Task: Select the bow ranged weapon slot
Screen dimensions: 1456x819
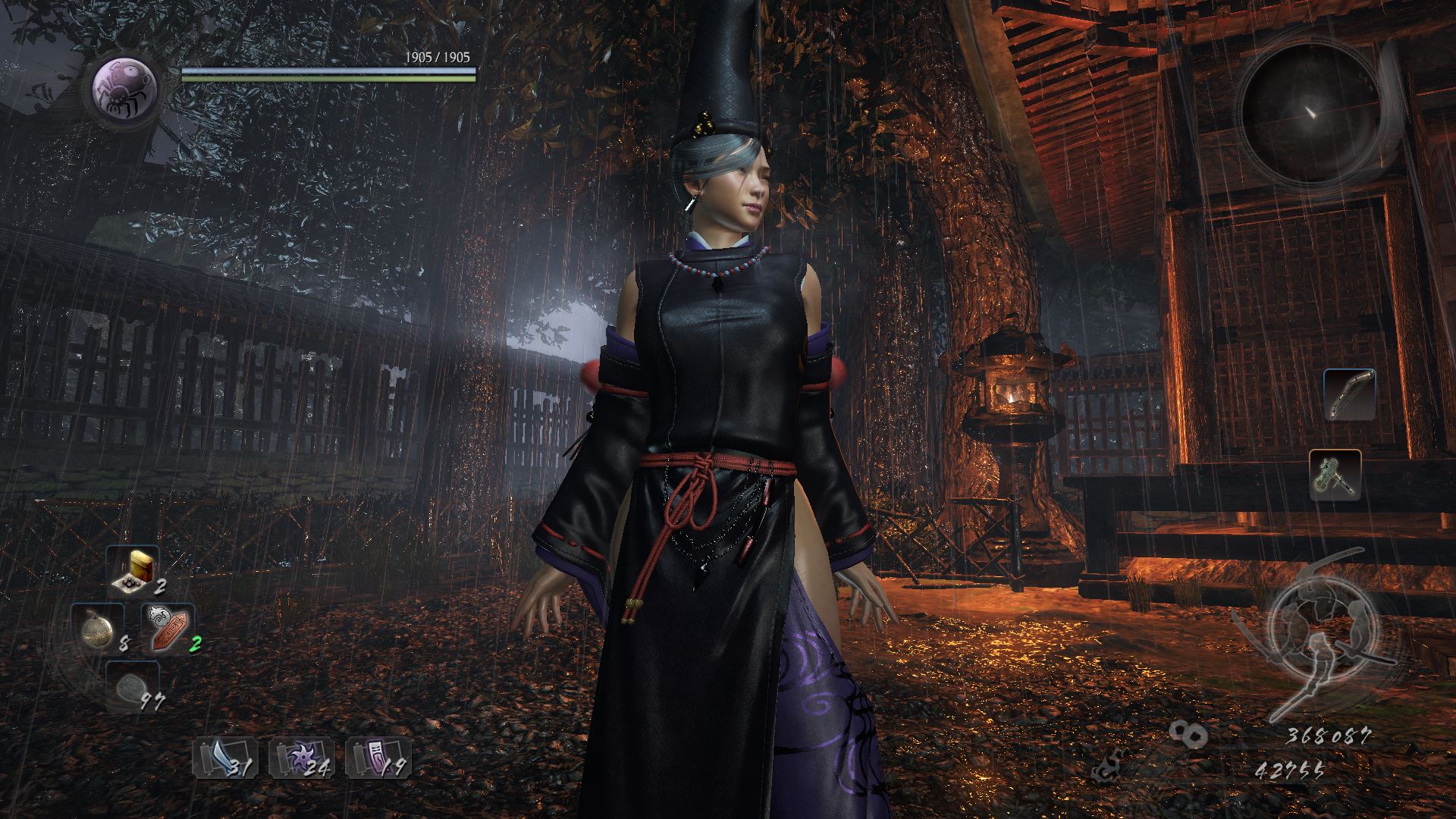Action: (x=1349, y=395)
